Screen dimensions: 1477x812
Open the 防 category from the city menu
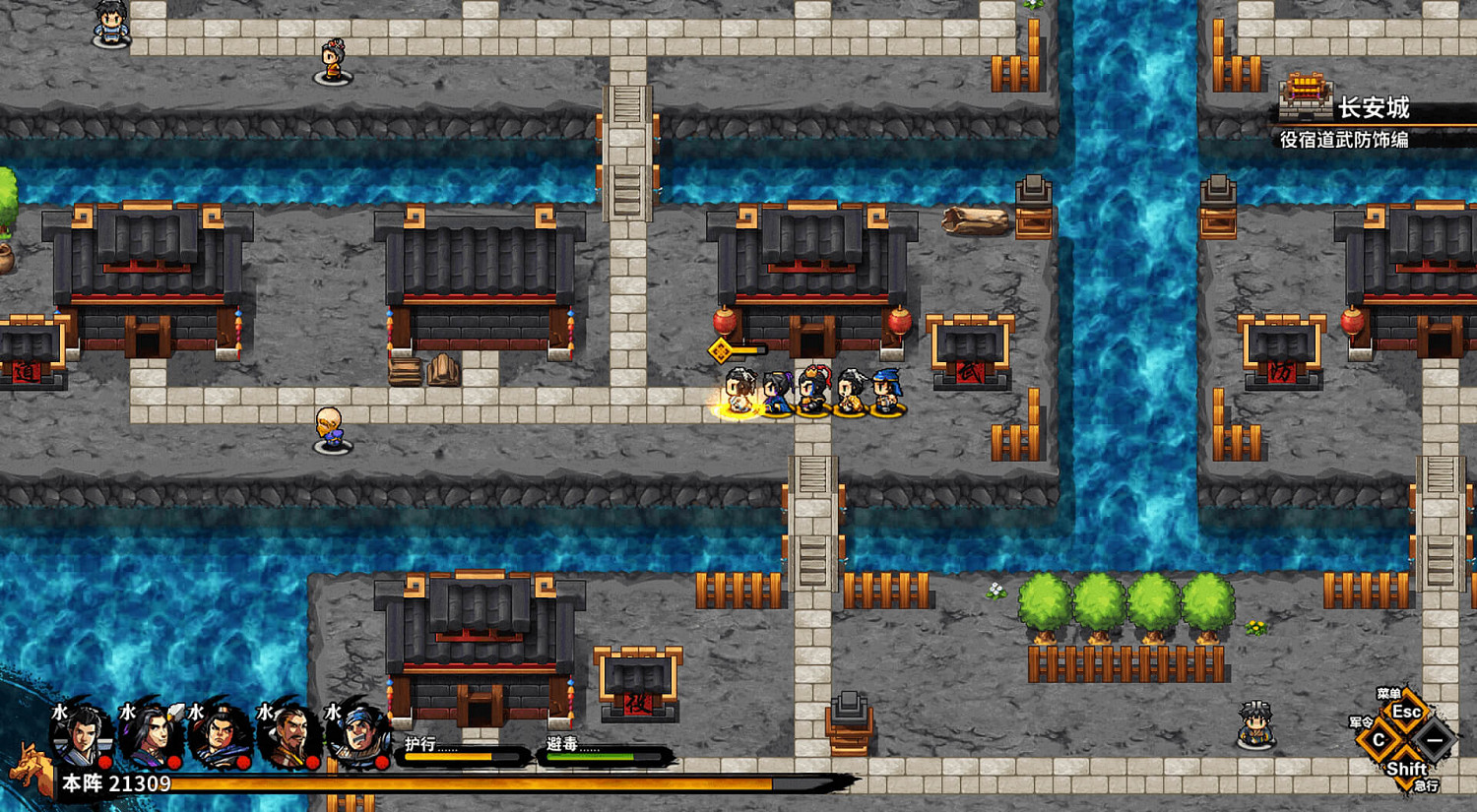(x=1362, y=140)
